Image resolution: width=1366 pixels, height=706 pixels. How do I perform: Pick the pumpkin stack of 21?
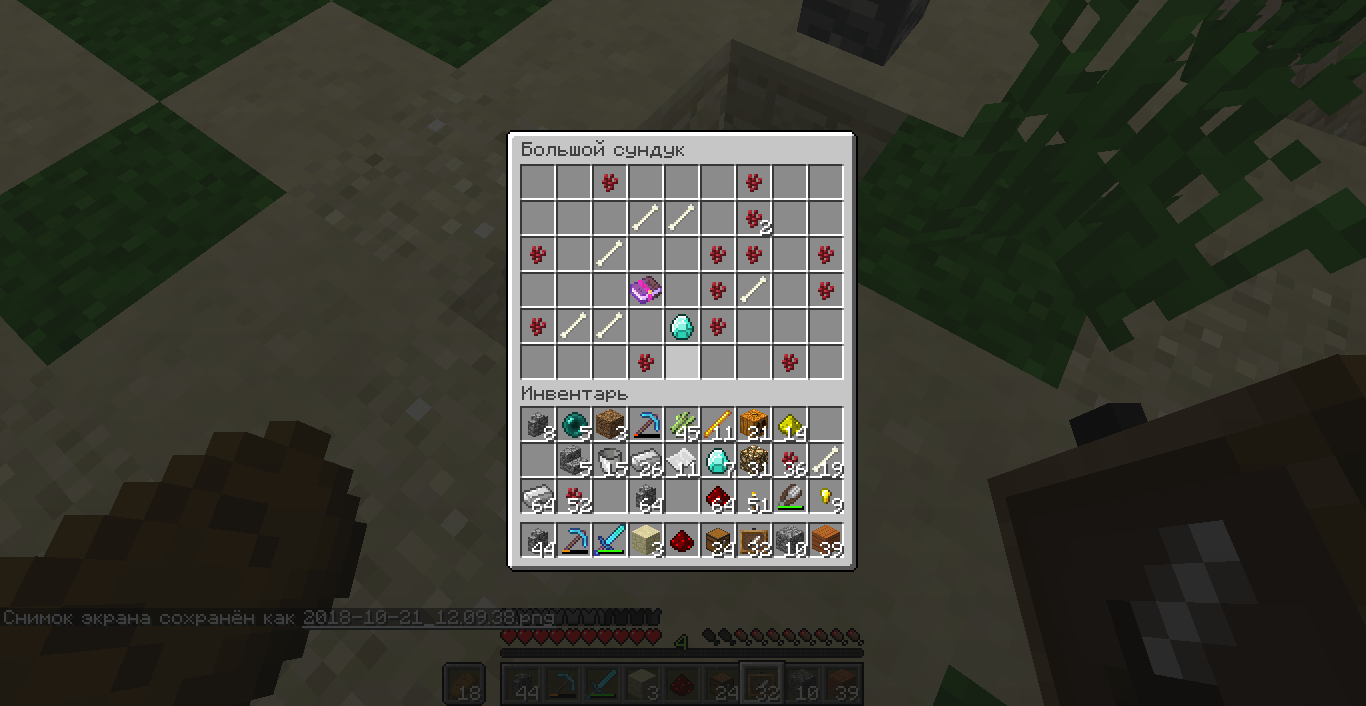tap(754, 426)
